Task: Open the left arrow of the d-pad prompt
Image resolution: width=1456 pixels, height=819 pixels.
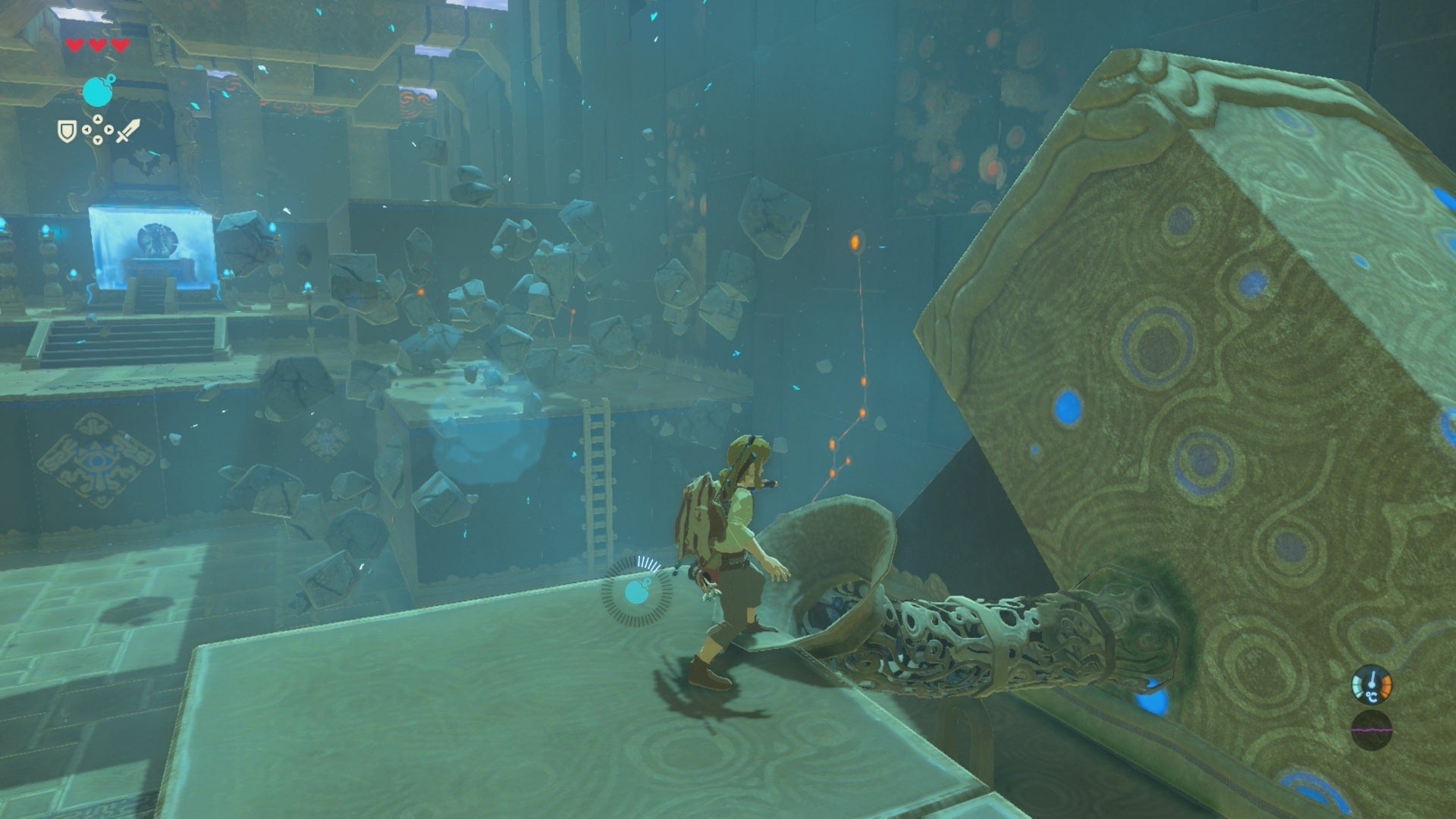Action: coord(86,129)
